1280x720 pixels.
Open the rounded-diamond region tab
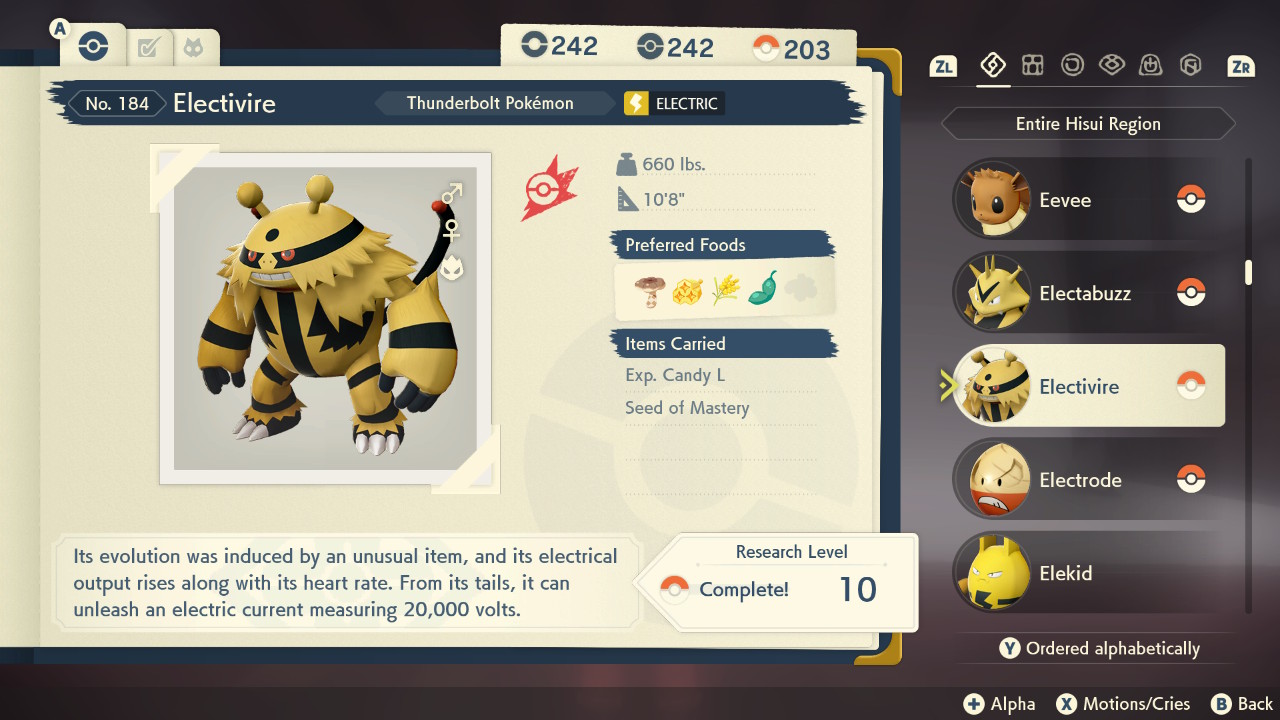click(x=1111, y=66)
